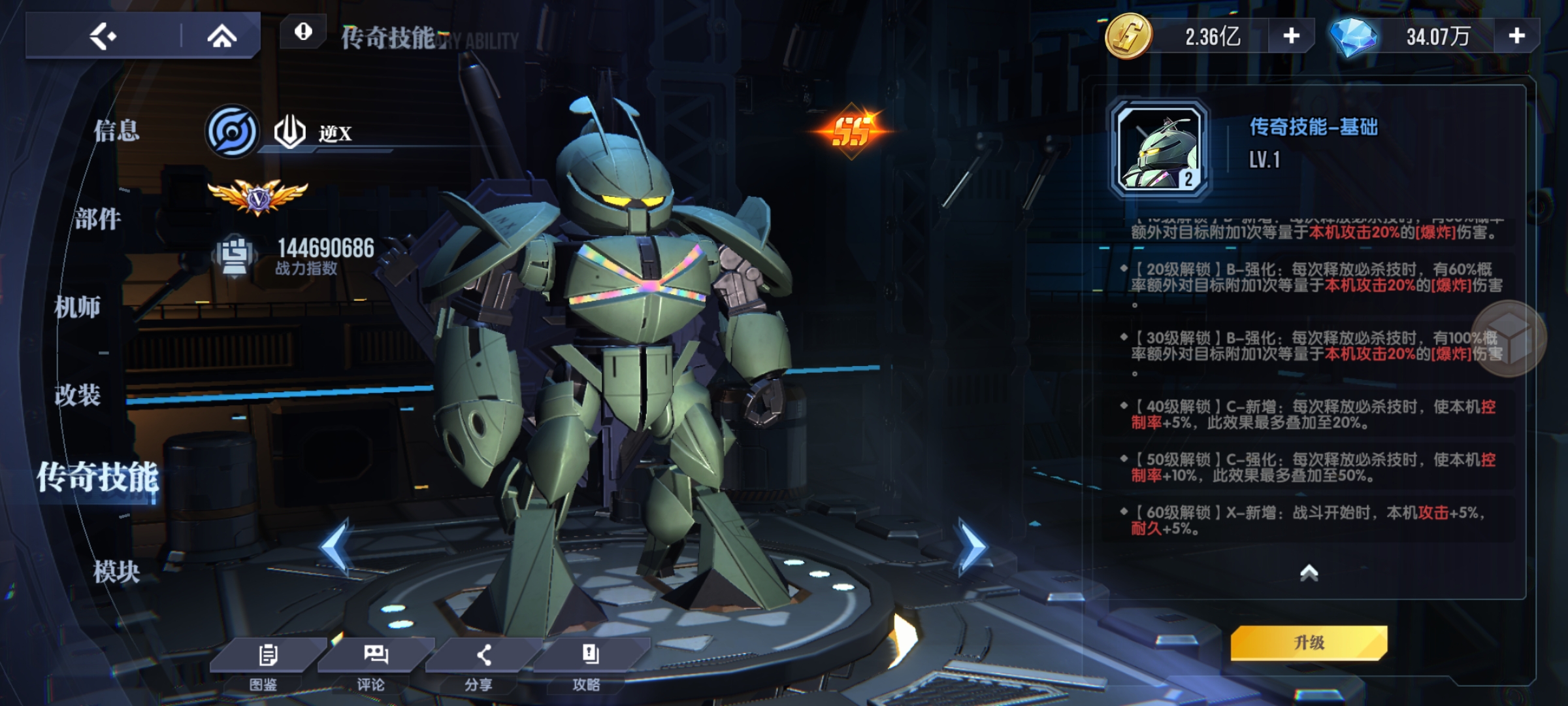1568x706 pixels.
Task: Select the 机师 tab
Action: coord(78,307)
